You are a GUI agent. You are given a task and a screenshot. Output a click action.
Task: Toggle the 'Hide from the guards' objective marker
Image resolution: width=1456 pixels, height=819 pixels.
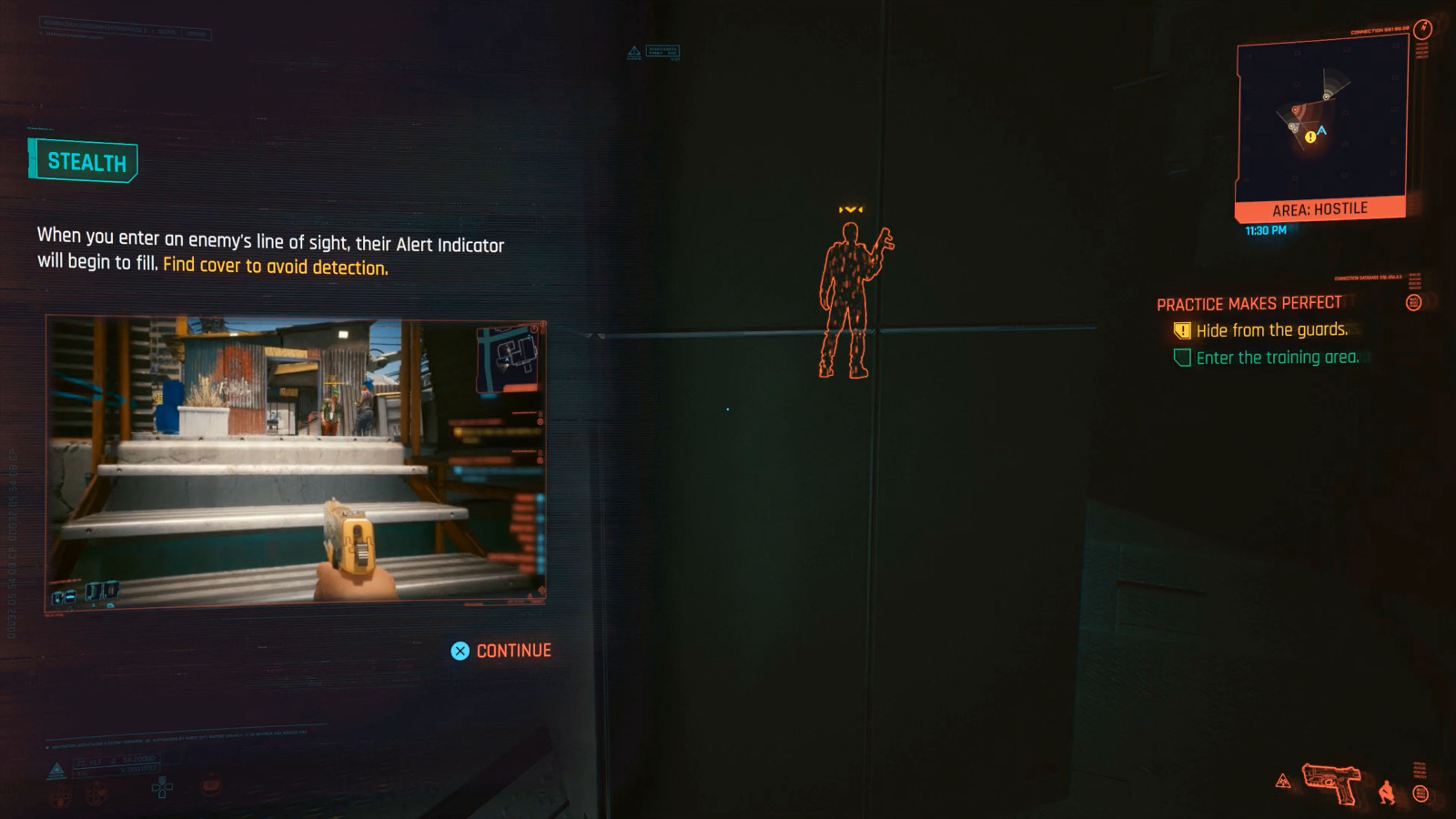tap(1180, 330)
